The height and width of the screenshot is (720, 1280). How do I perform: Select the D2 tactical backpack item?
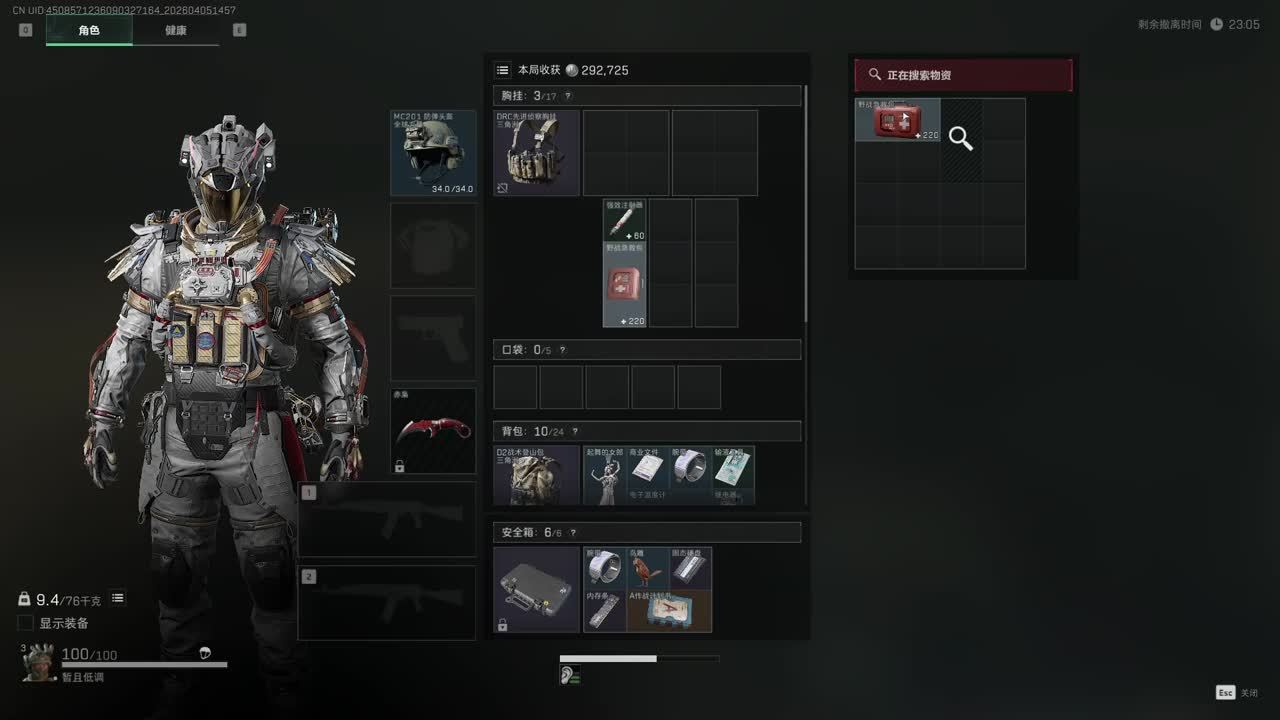coord(537,475)
